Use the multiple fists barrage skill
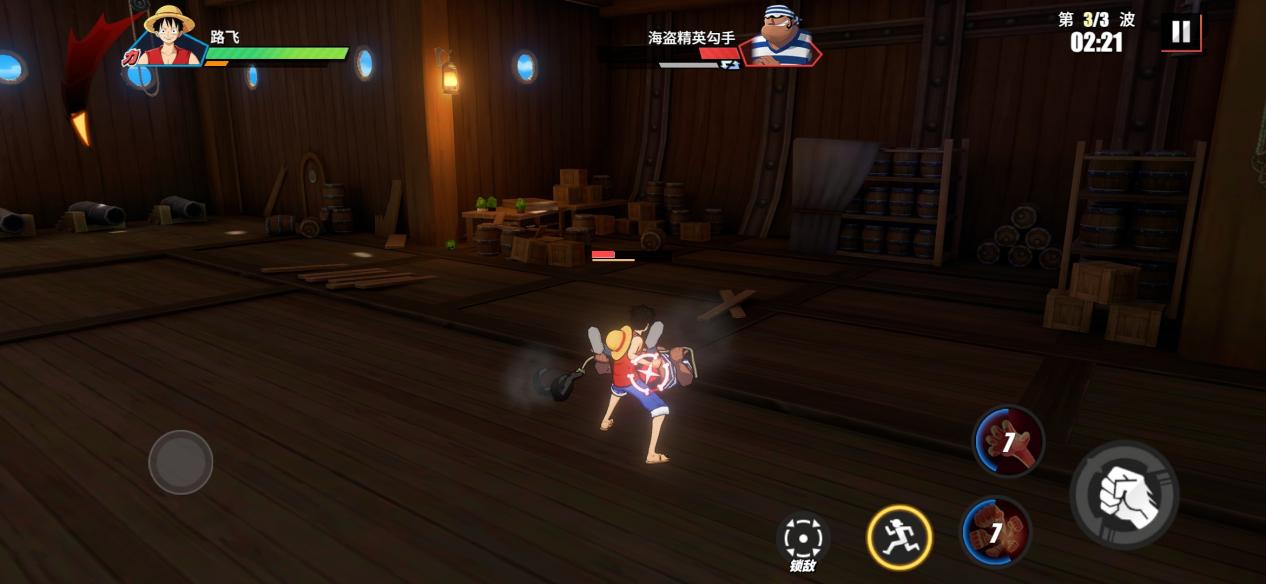1266x584 pixels. (996, 531)
